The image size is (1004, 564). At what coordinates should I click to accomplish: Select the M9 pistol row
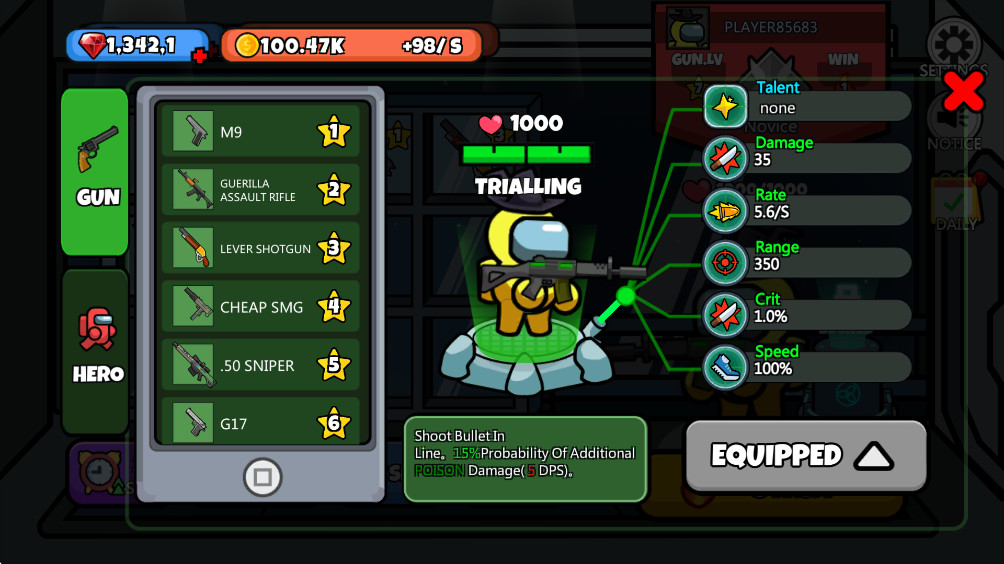[x=260, y=132]
